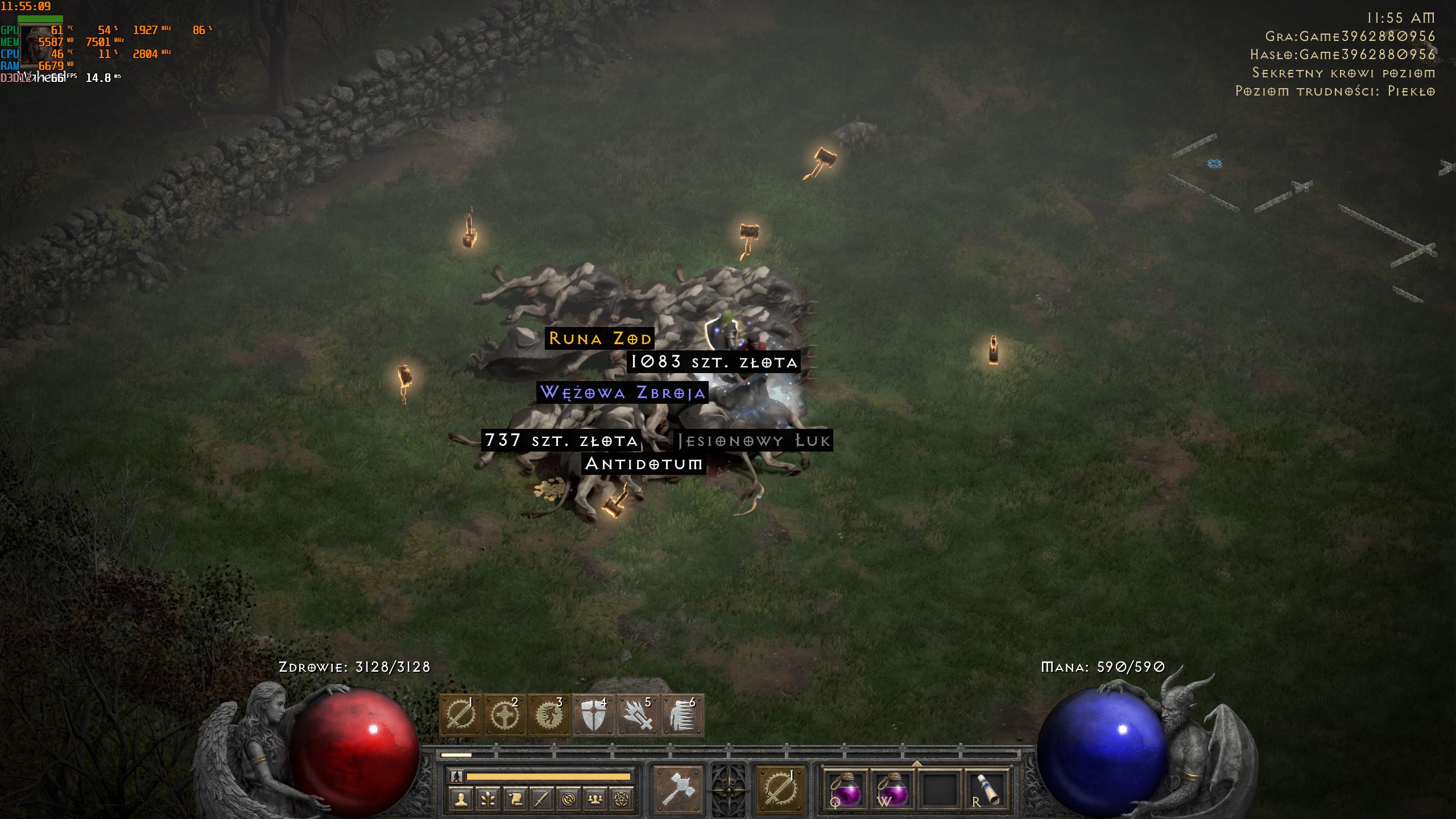The height and width of the screenshot is (819, 1456).
Task: Pick up the Runa Zod label
Action: tap(599, 339)
